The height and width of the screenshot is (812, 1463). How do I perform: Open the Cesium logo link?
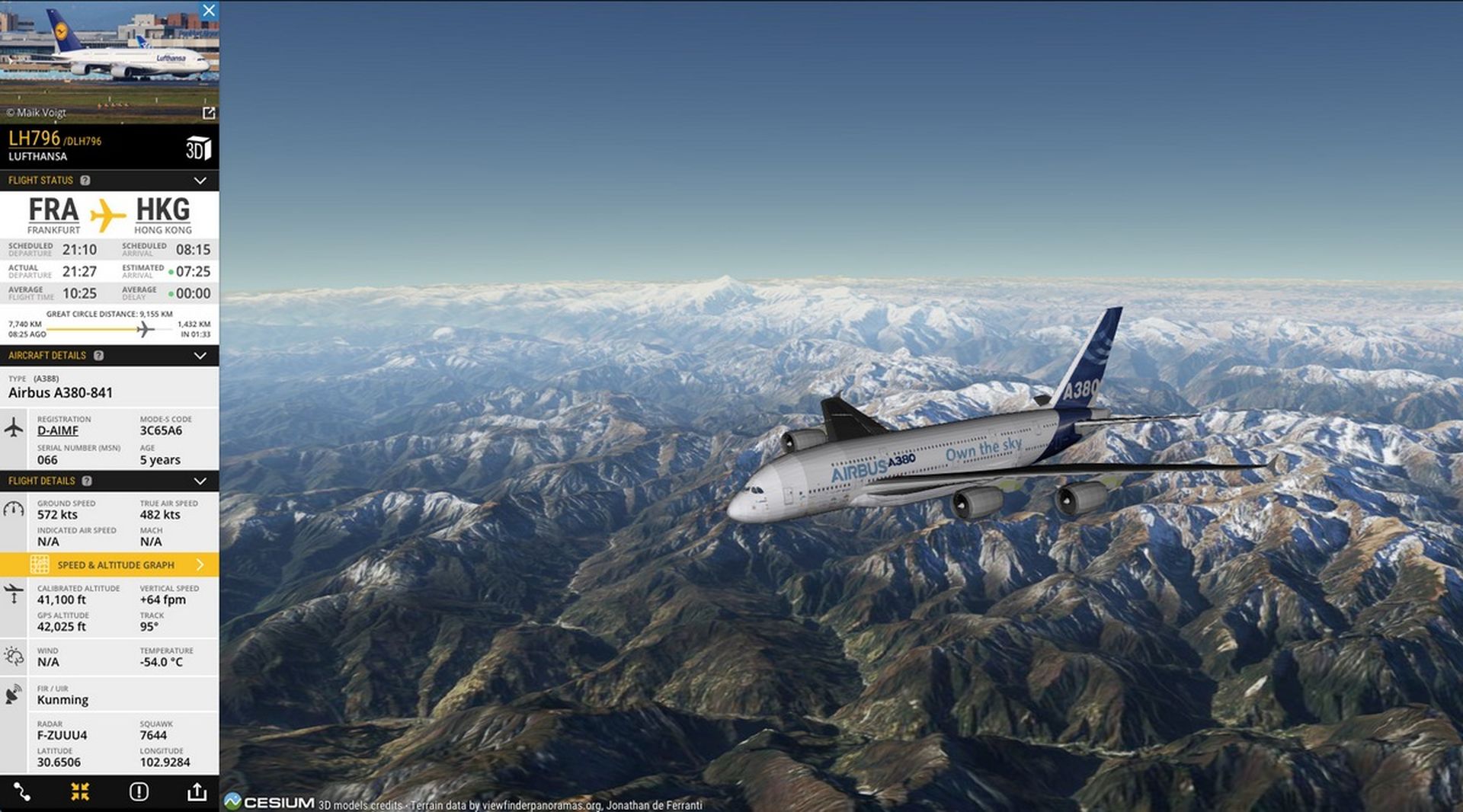point(270,802)
